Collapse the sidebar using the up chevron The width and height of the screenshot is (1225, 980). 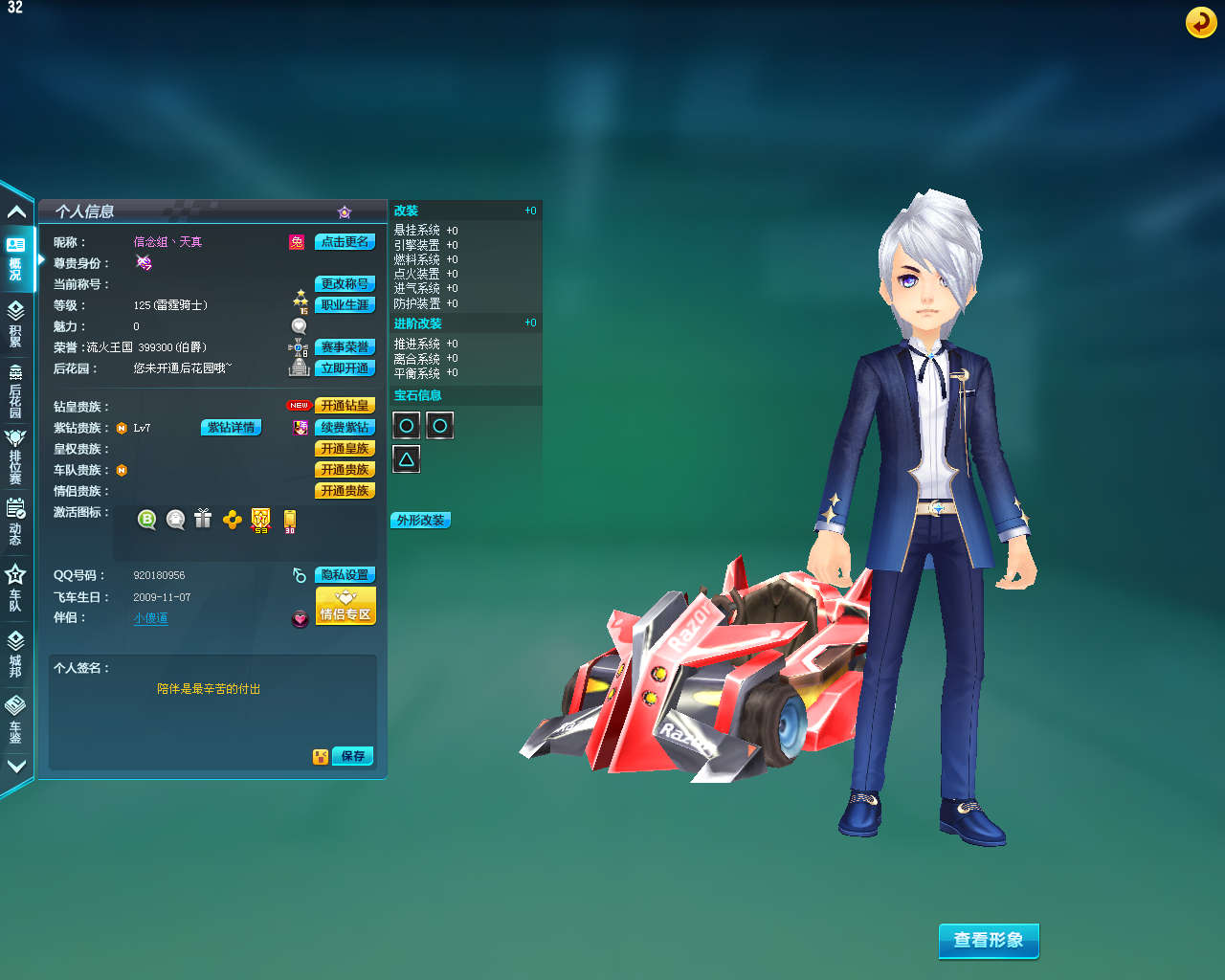click(x=15, y=211)
